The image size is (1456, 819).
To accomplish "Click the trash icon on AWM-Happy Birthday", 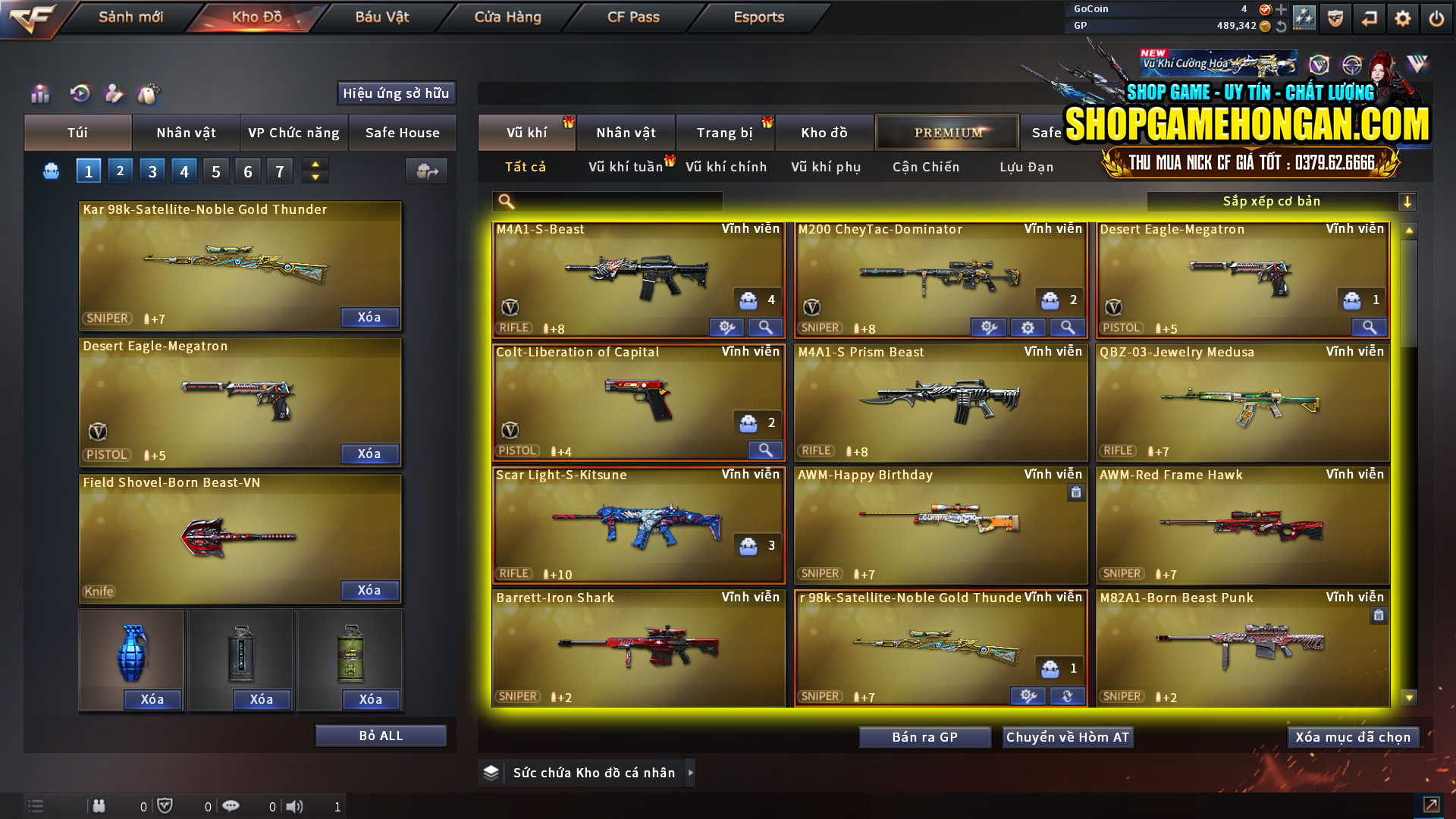I will tap(1076, 492).
